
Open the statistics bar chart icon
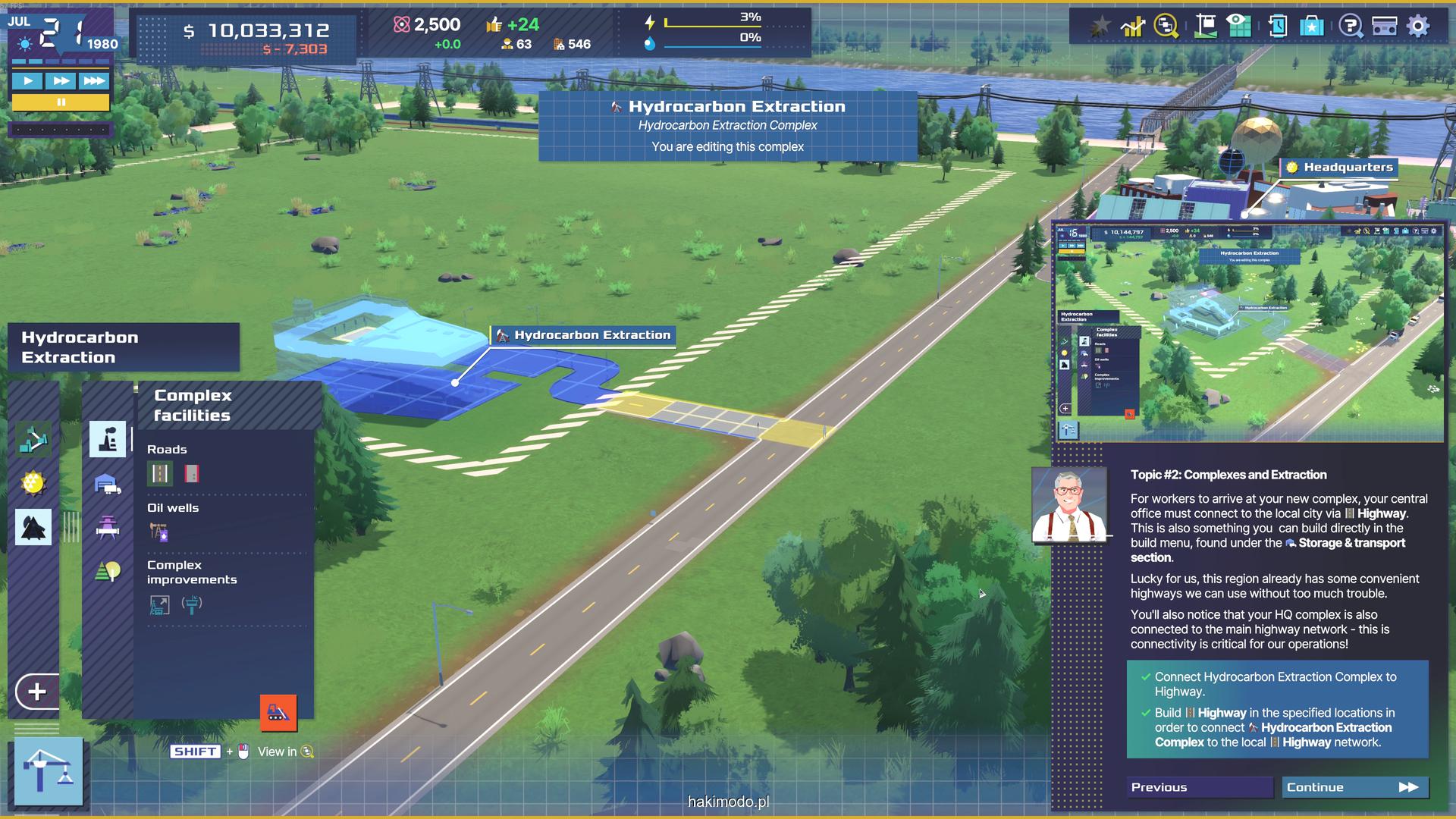click(1133, 26)
